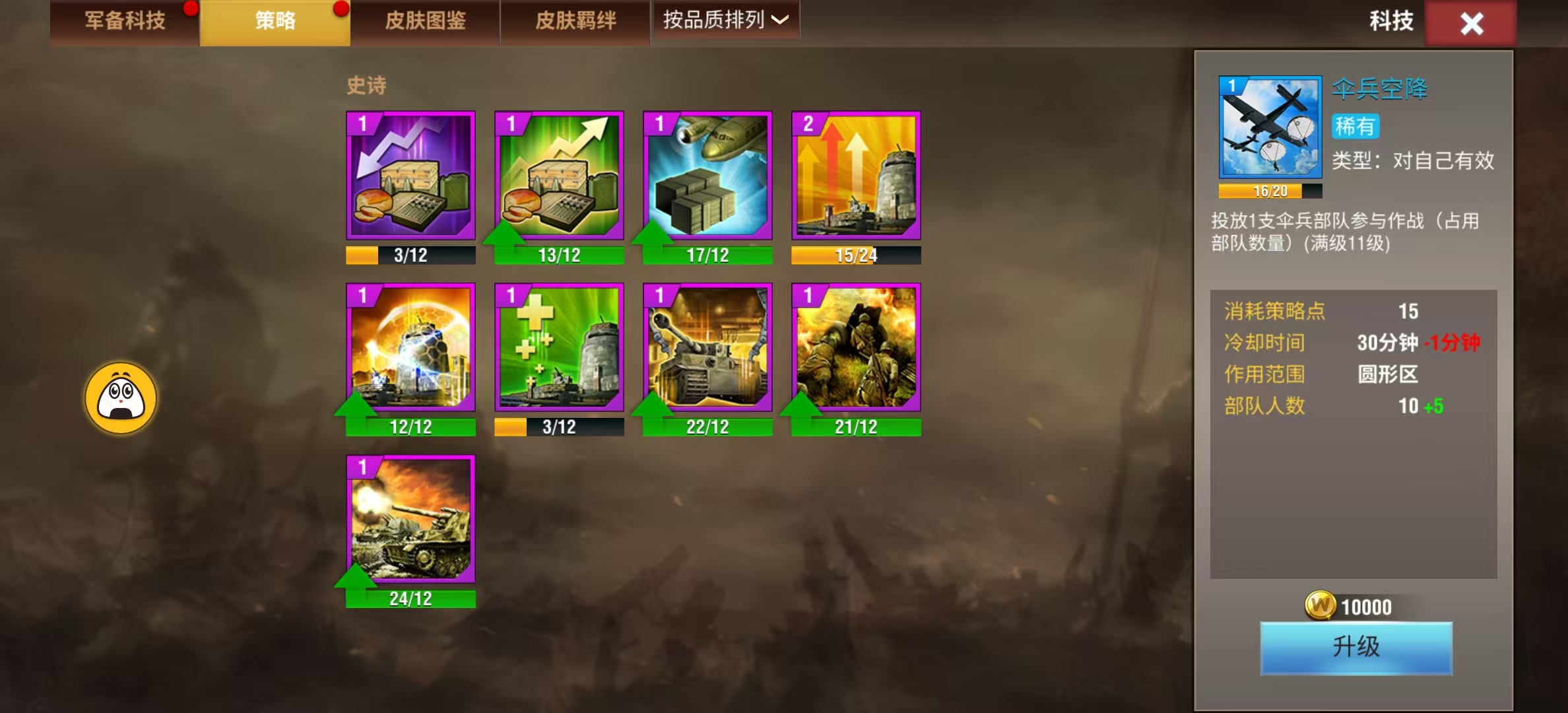Tap the yellow scared-face mascot icon
1568x713 pixels.
point(121,398)
